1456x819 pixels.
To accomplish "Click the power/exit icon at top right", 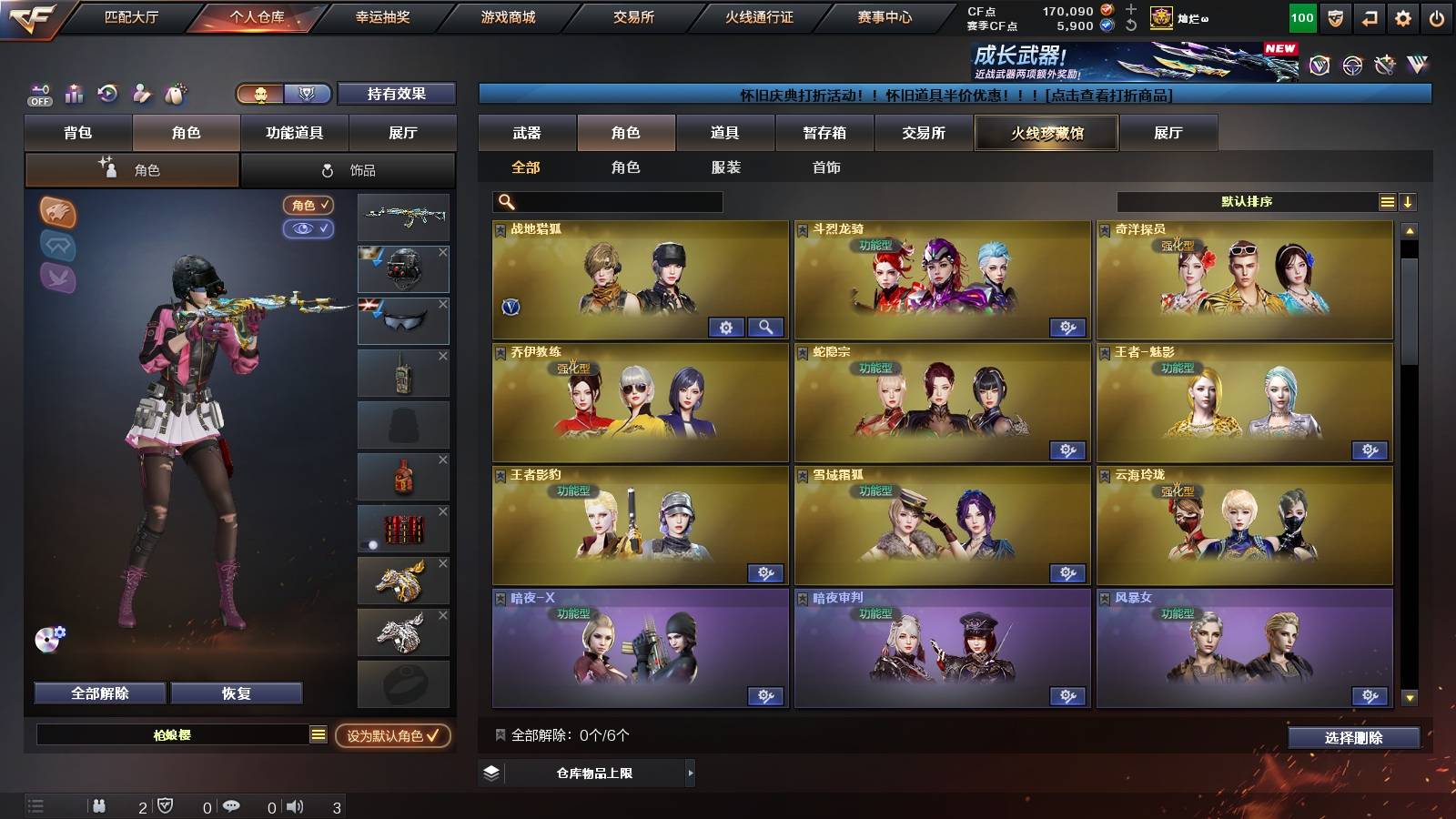I will [x=1438, y=15].
